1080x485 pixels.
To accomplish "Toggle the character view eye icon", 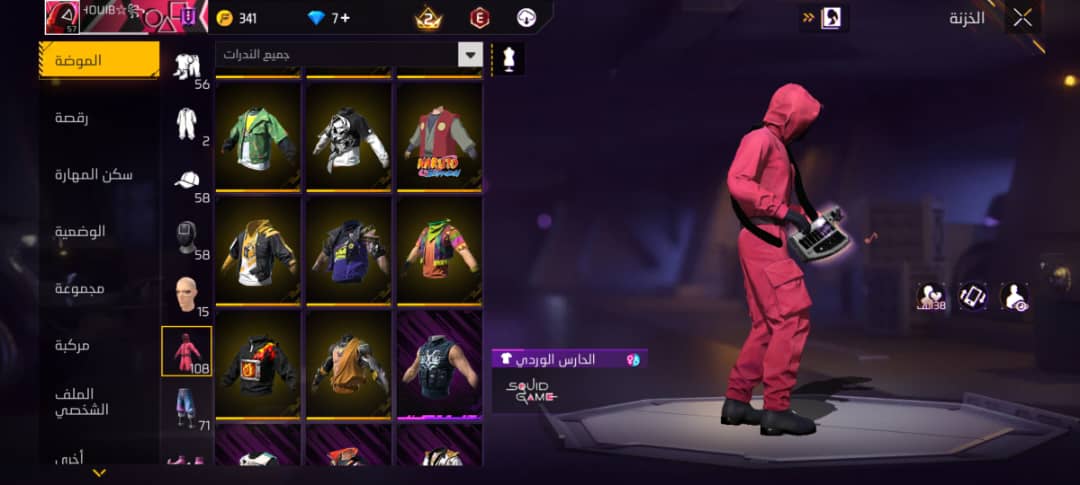I will pyautogui.click(x=1014, y=295).
